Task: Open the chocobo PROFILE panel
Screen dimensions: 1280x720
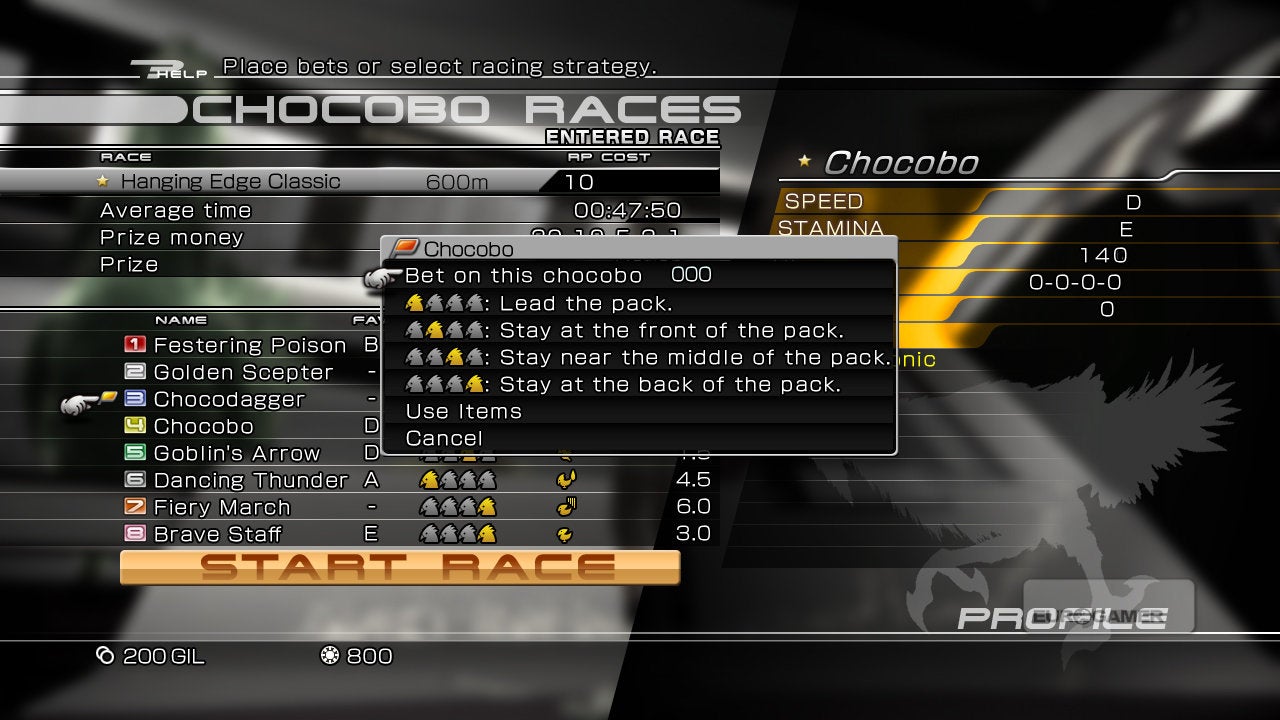Action: [x=1060, y=617]
